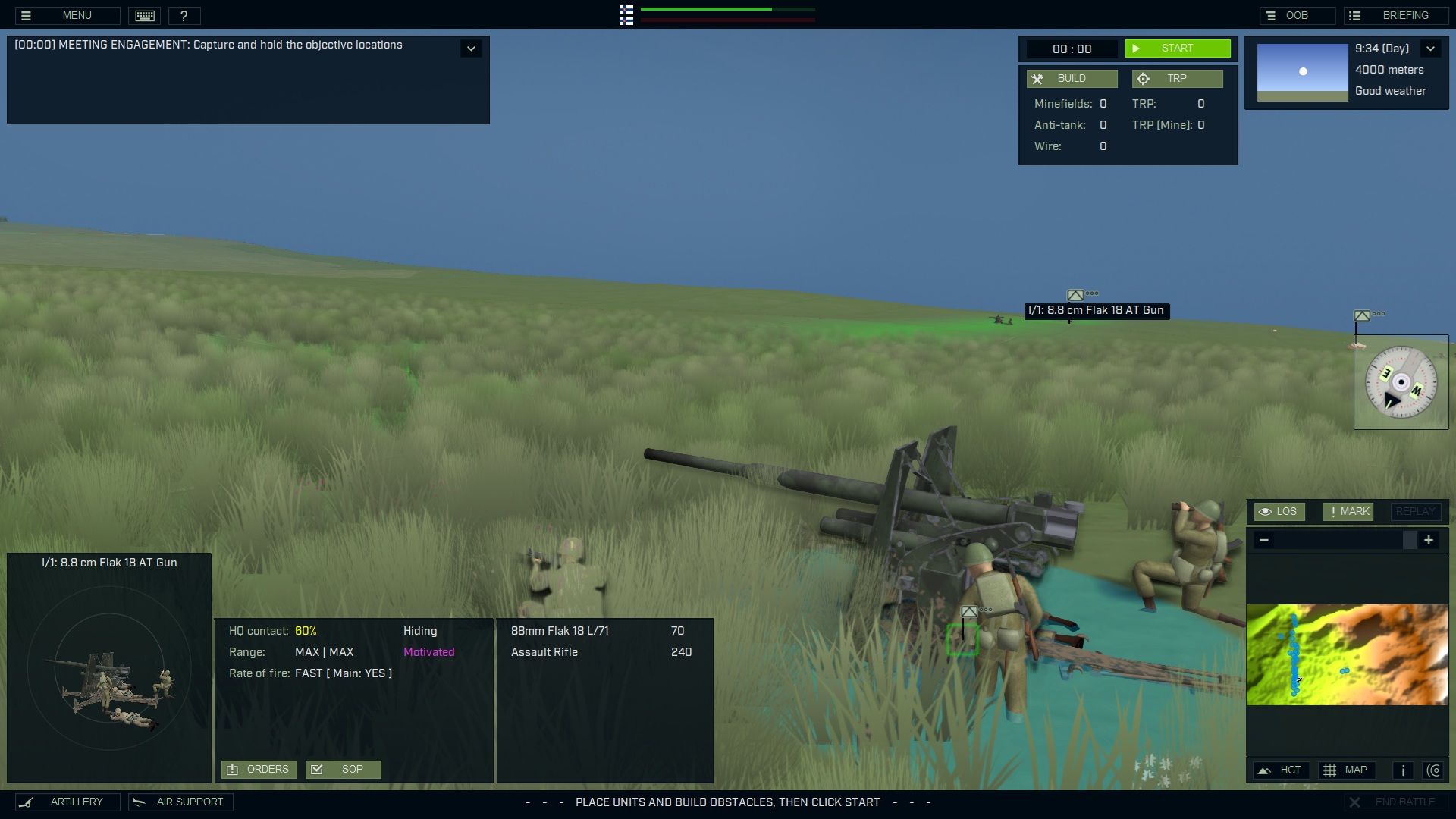This screenshot has height=819, width=1456.
Task: Open the BRIEFING panel
Action: pyautogui.click(x=1396, y=15)
